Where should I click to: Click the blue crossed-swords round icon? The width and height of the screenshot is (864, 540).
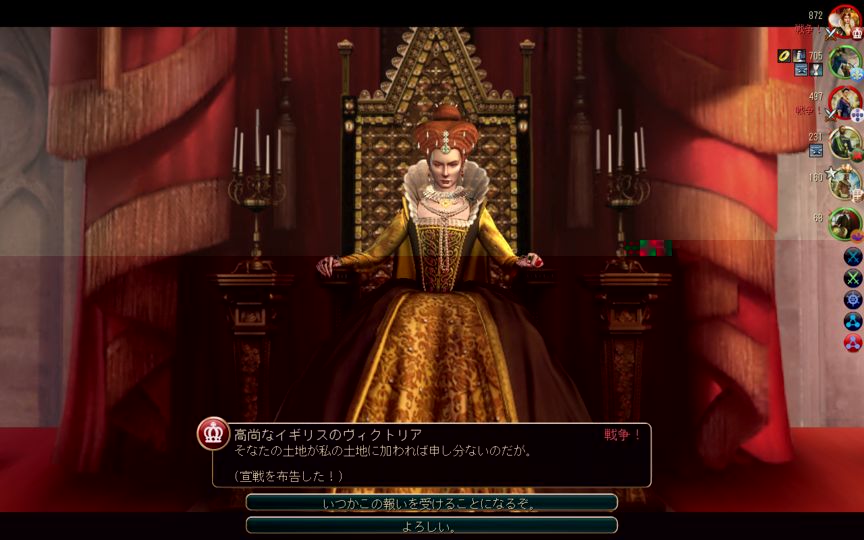853,256
